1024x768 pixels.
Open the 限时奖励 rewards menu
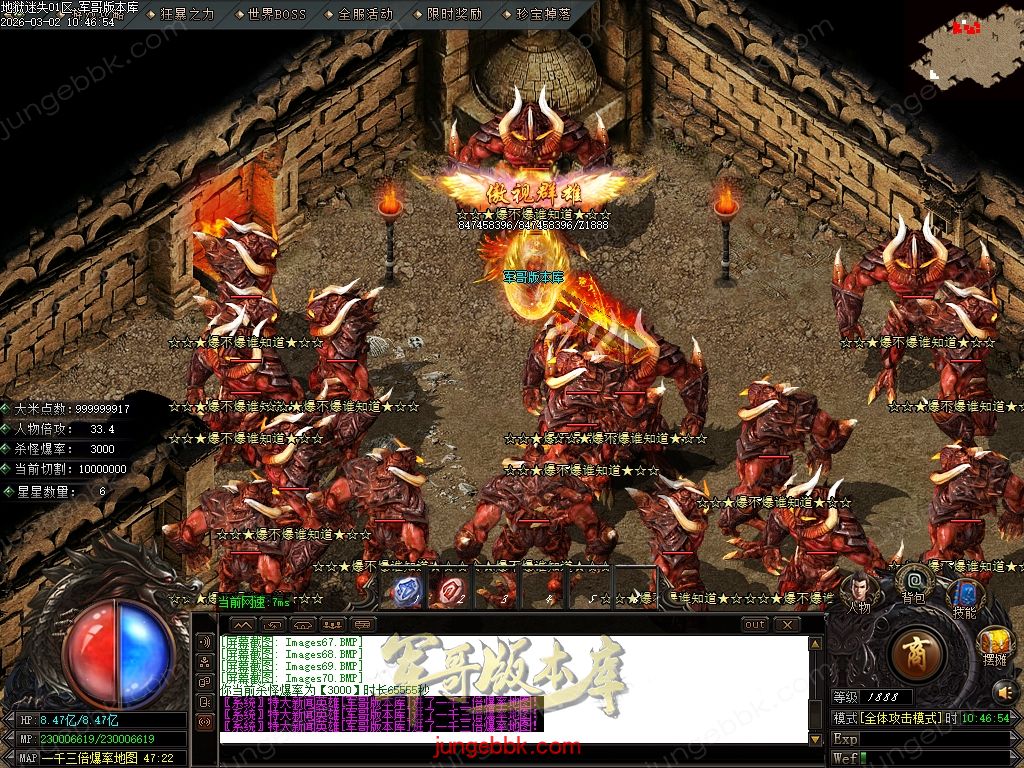tap(453, 14)
